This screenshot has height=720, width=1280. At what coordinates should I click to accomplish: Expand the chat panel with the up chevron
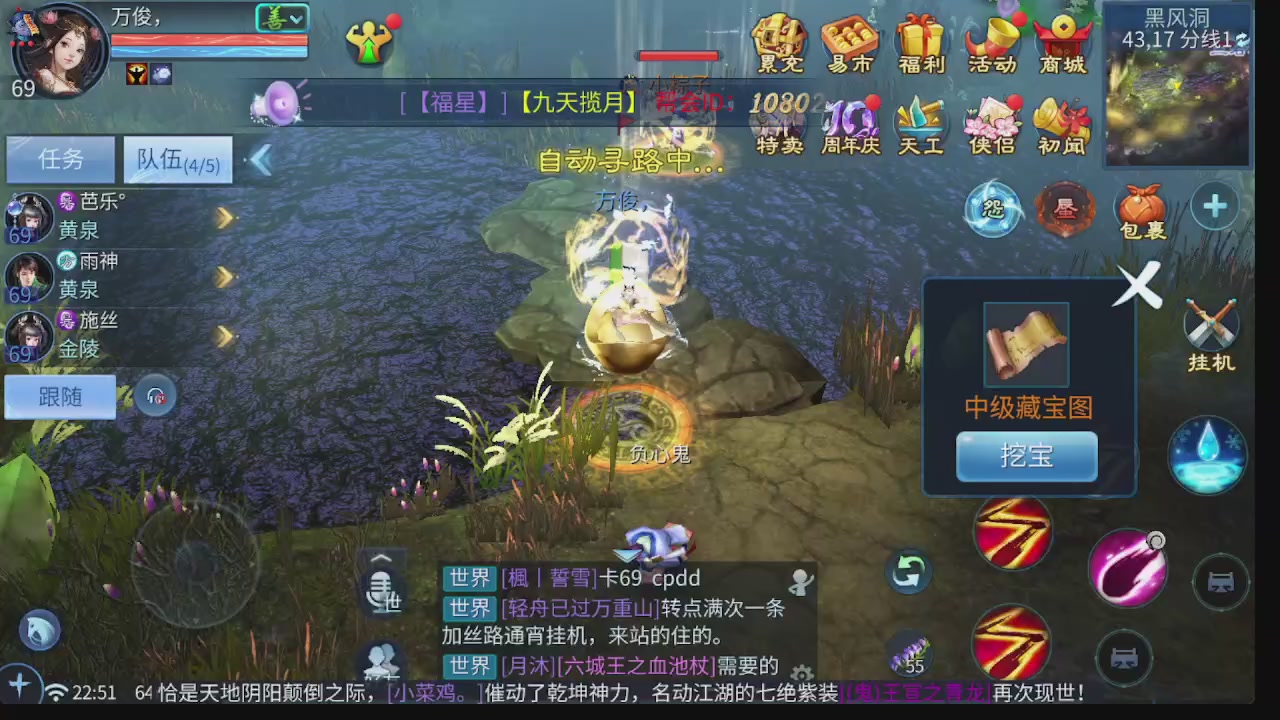pos(382,558)
